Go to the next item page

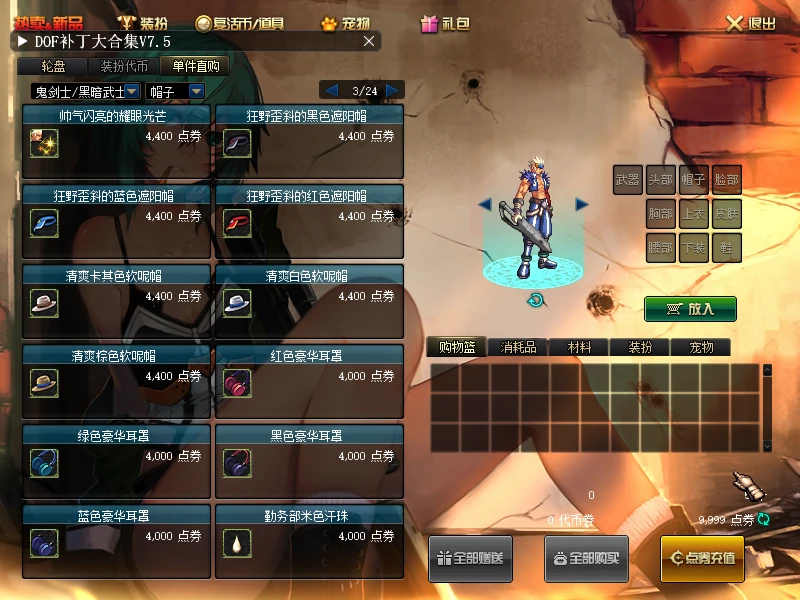[393, 90]
